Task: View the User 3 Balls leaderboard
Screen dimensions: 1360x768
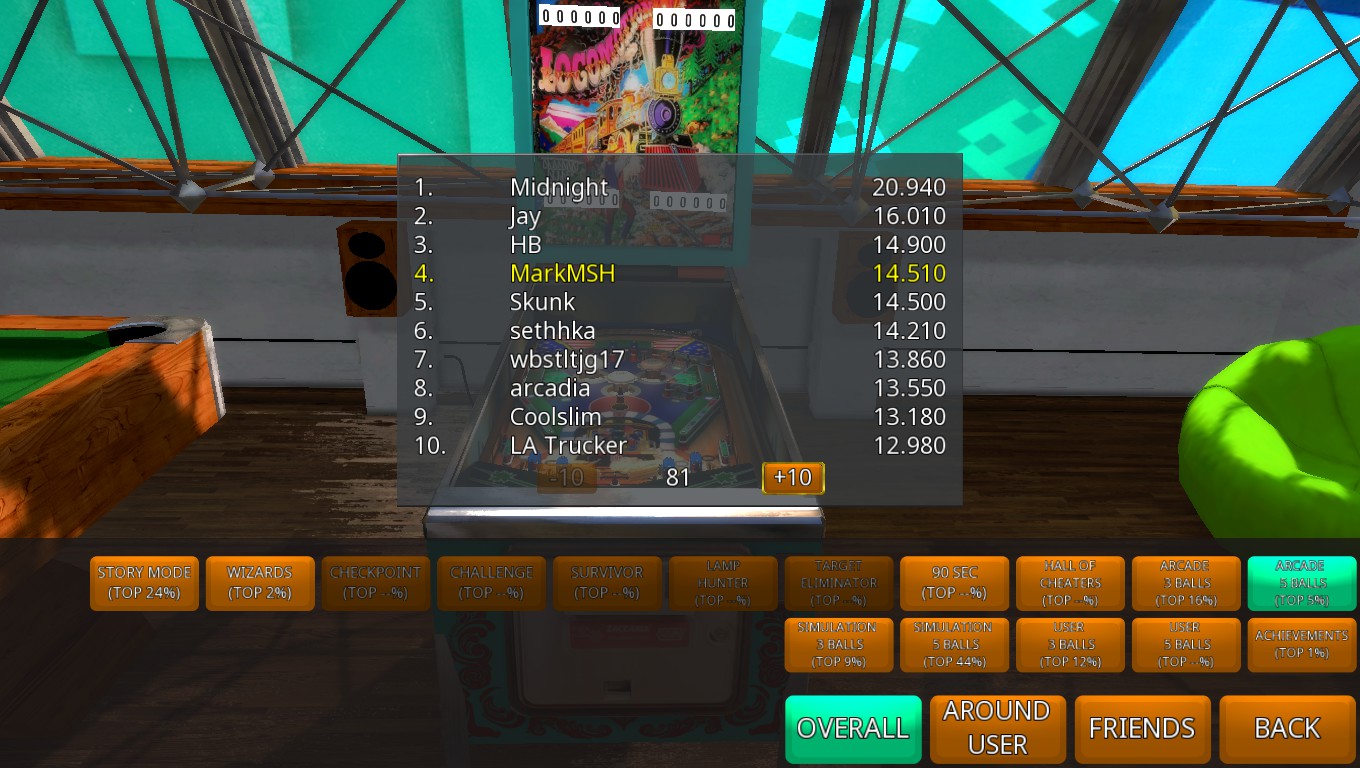Action: click(x=1070, y=645)
